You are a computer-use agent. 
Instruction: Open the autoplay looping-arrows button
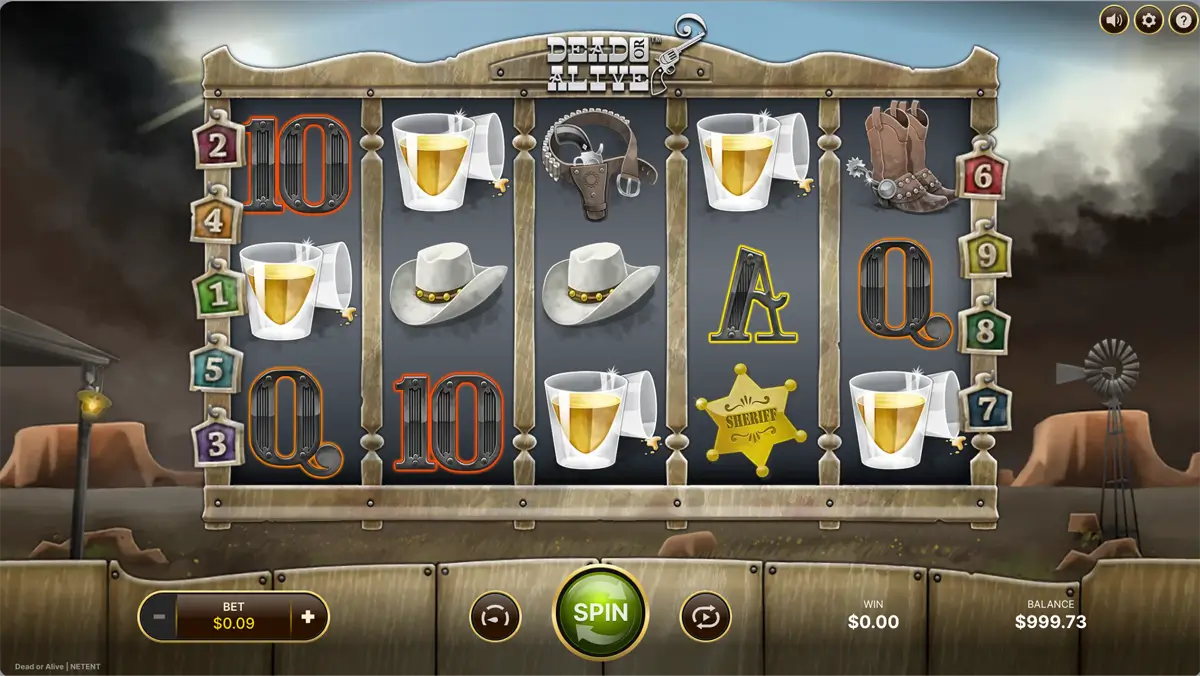(705, 616)
